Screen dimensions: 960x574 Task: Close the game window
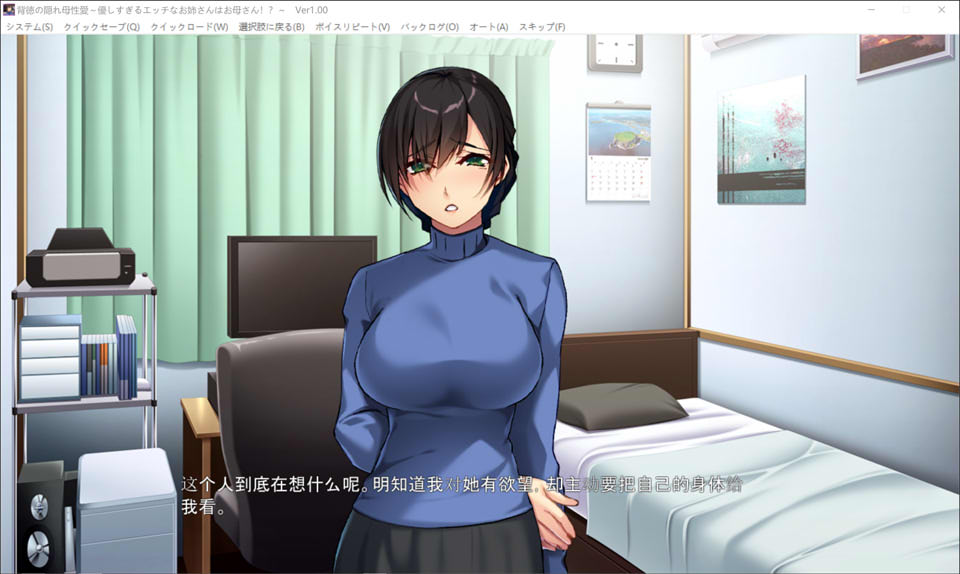click(x=941, y=9)
